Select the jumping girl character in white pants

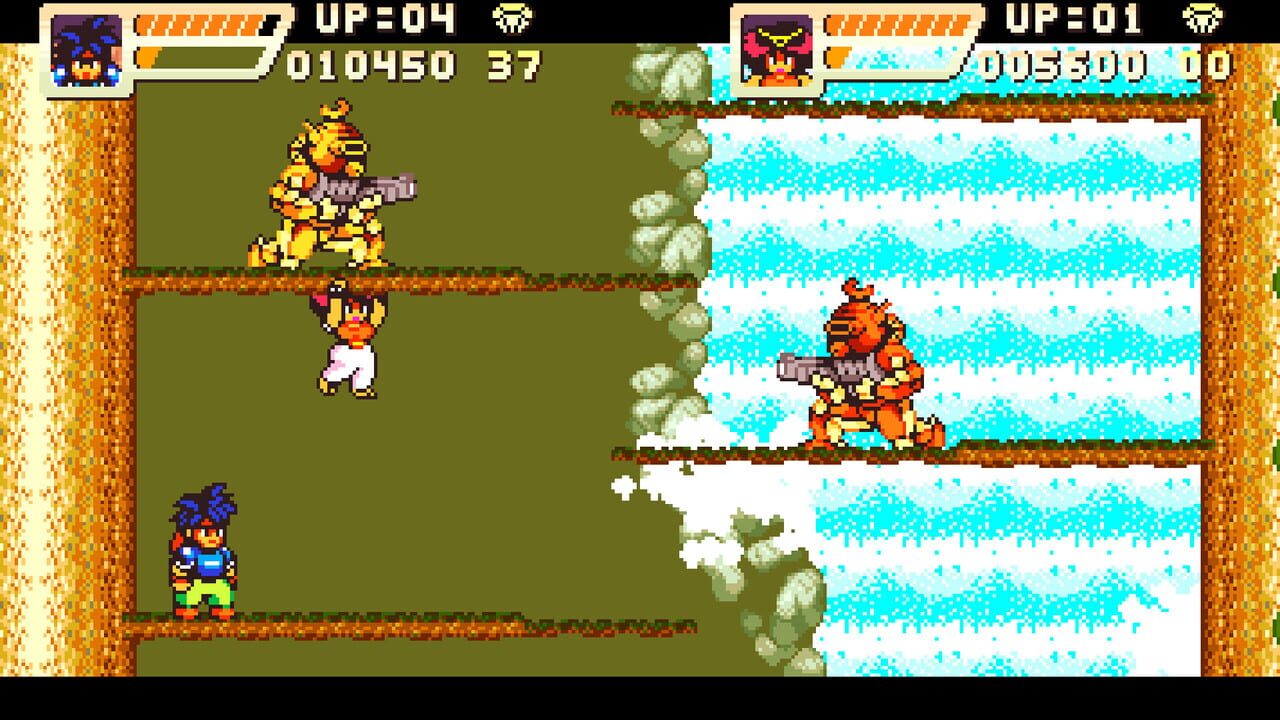coord(350,340)
